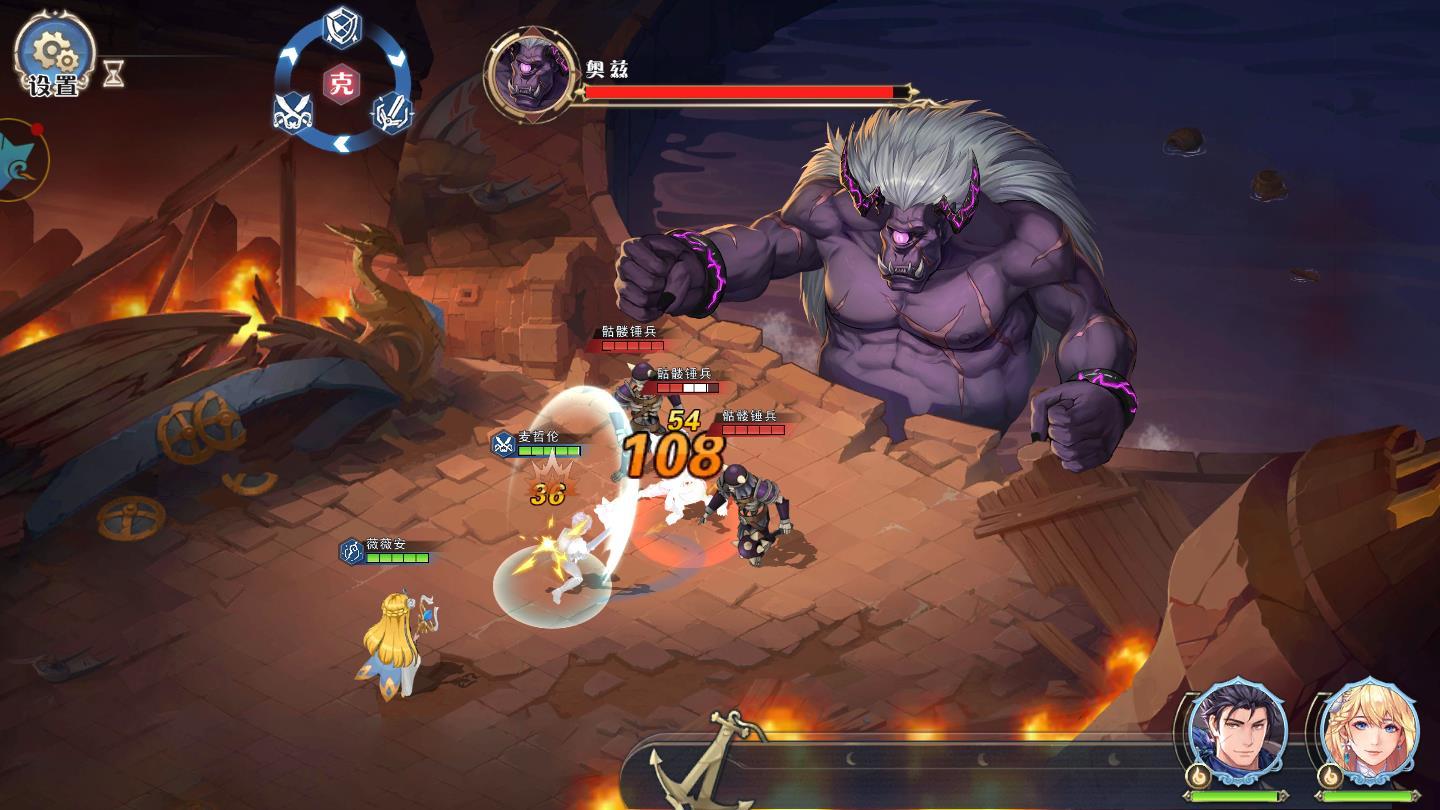Image resolution: width=1440 pixels, height=810 pixels.
Task: Click the bottom chevron on the counter wheel
Action: point(341,140)
